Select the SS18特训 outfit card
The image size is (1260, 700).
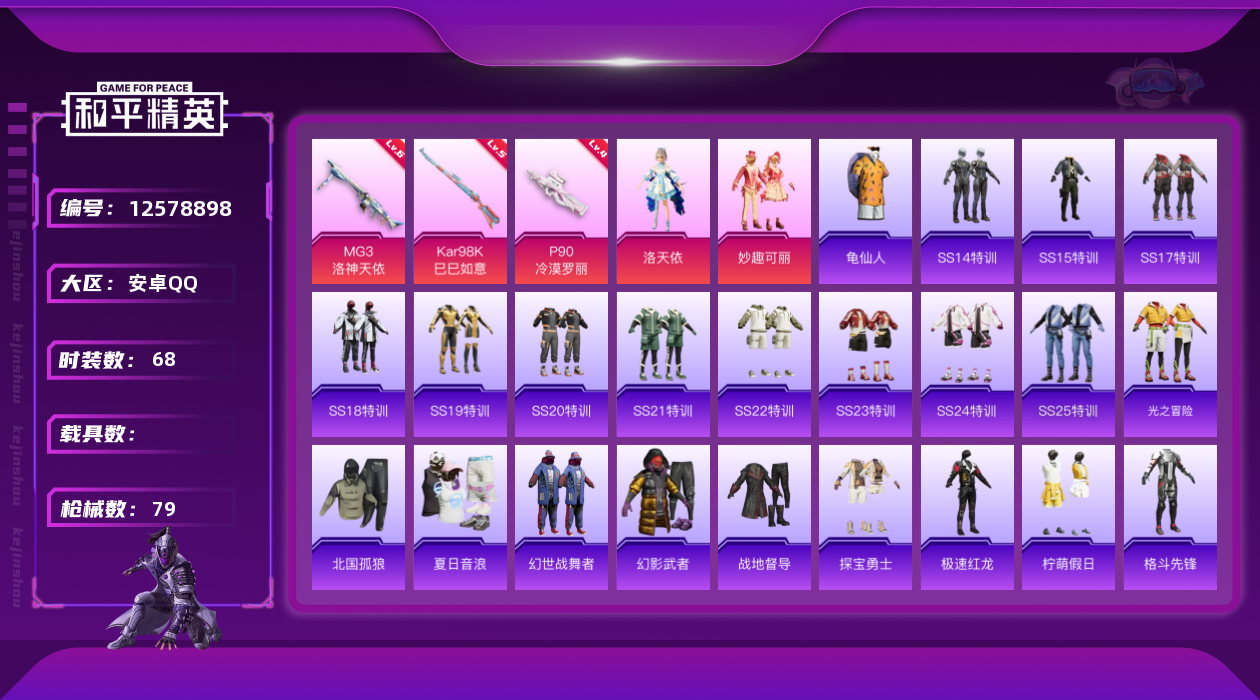[x=358, y=364]
